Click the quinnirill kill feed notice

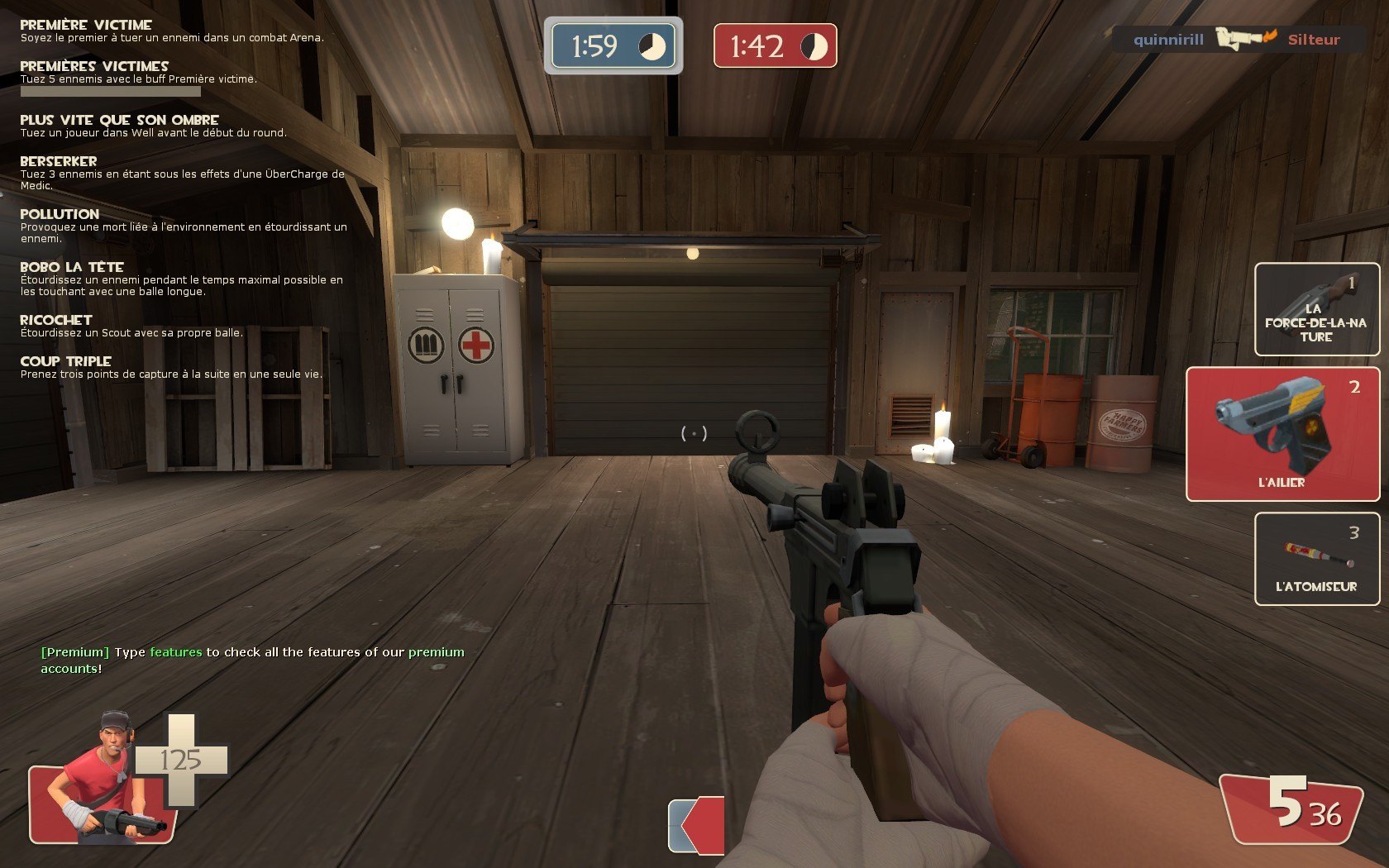point(1237,39)
